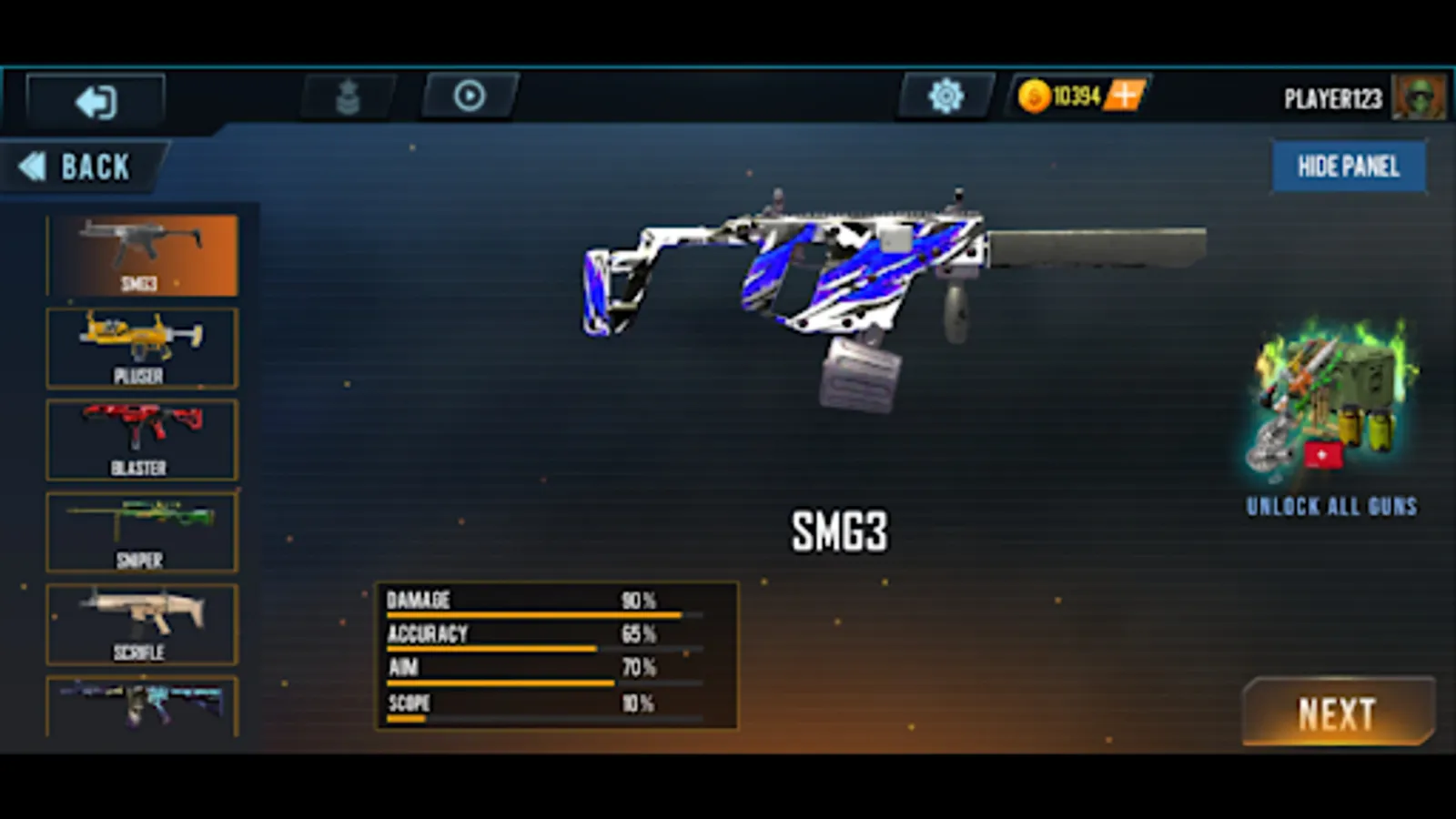Expand the PLUSER weapon panel

[141, 347]
